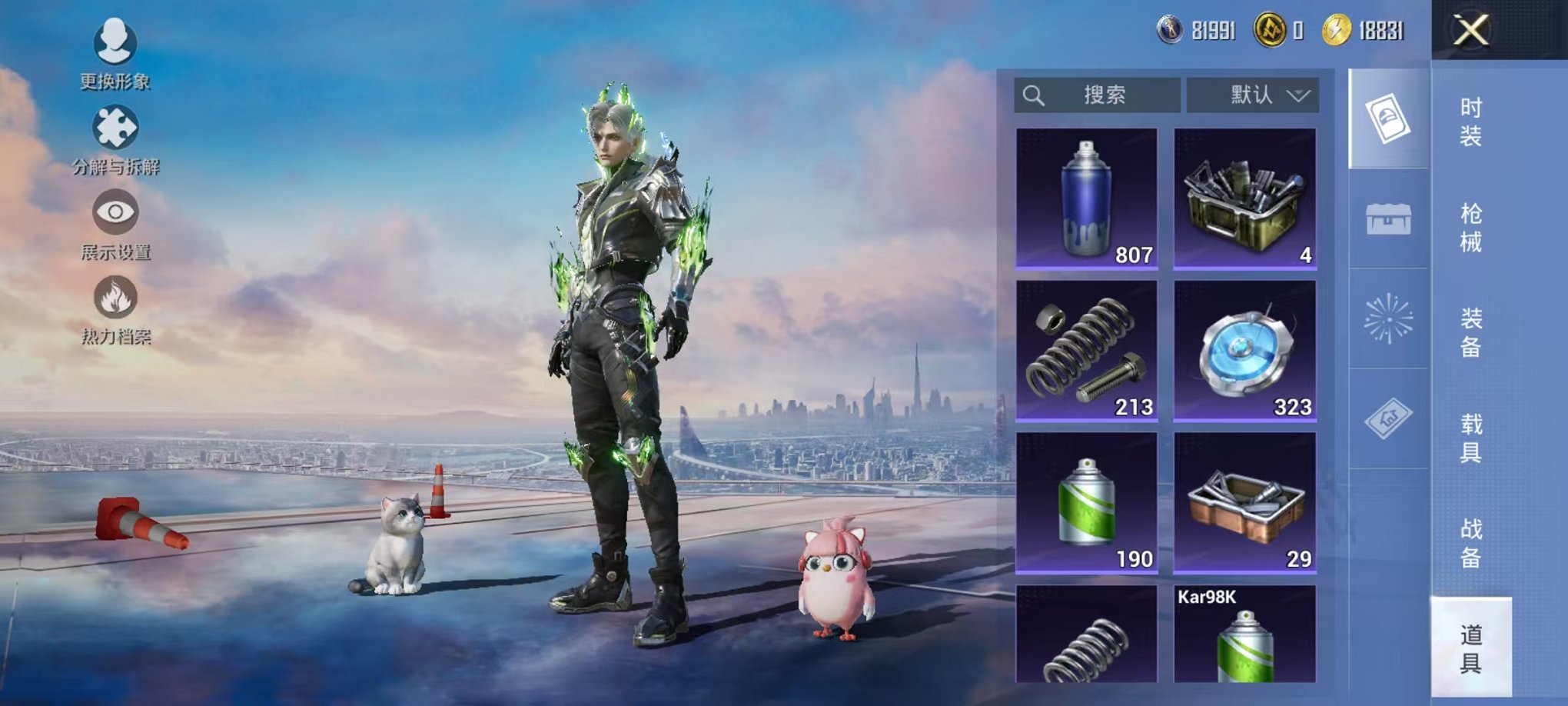Open 更换形象 change appearance
Screen dimensions: 1568x706
115,52
